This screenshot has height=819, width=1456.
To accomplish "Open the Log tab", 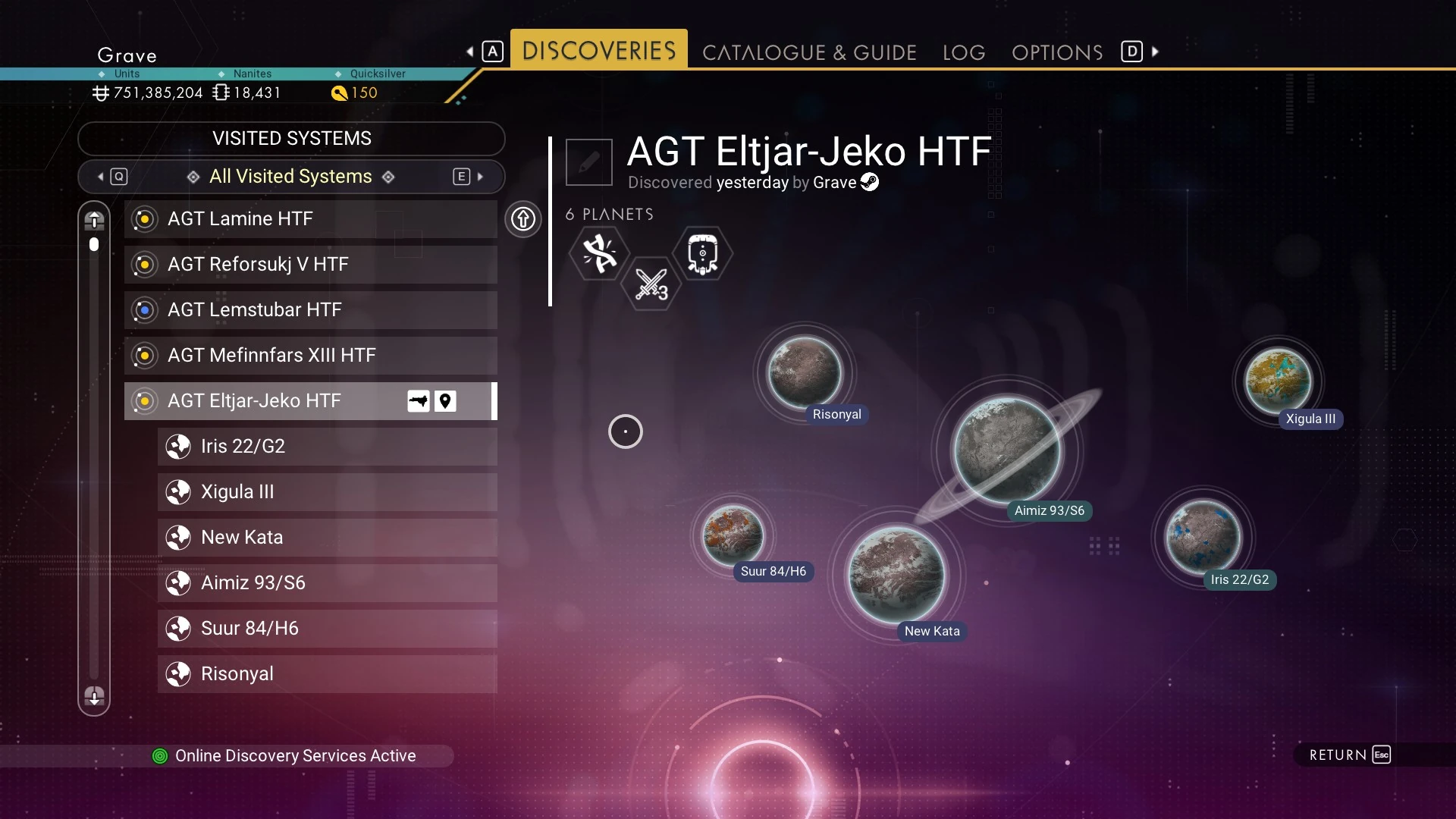I will point(964,52).
